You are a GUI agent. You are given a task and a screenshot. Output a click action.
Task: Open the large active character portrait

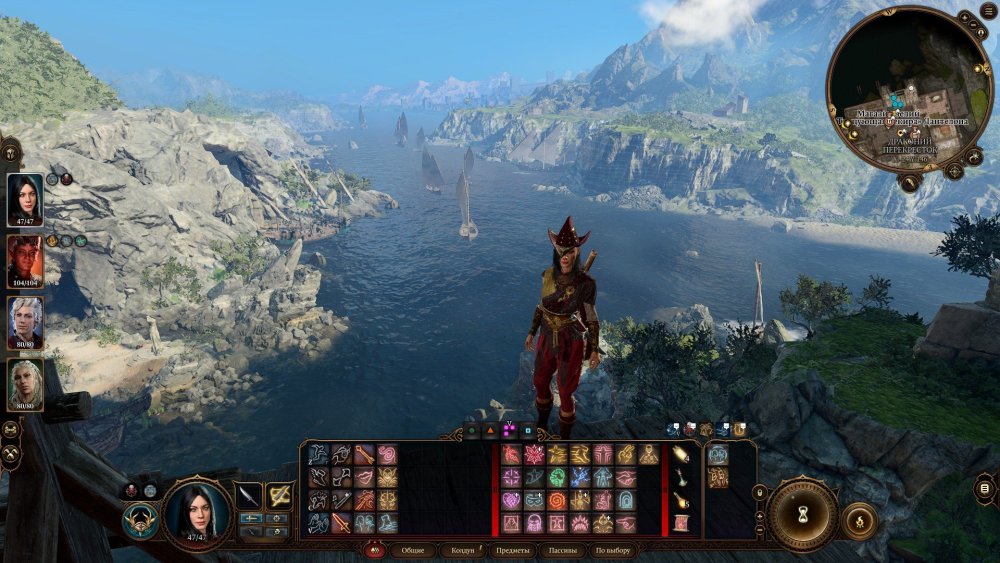[x=197, y=513]
